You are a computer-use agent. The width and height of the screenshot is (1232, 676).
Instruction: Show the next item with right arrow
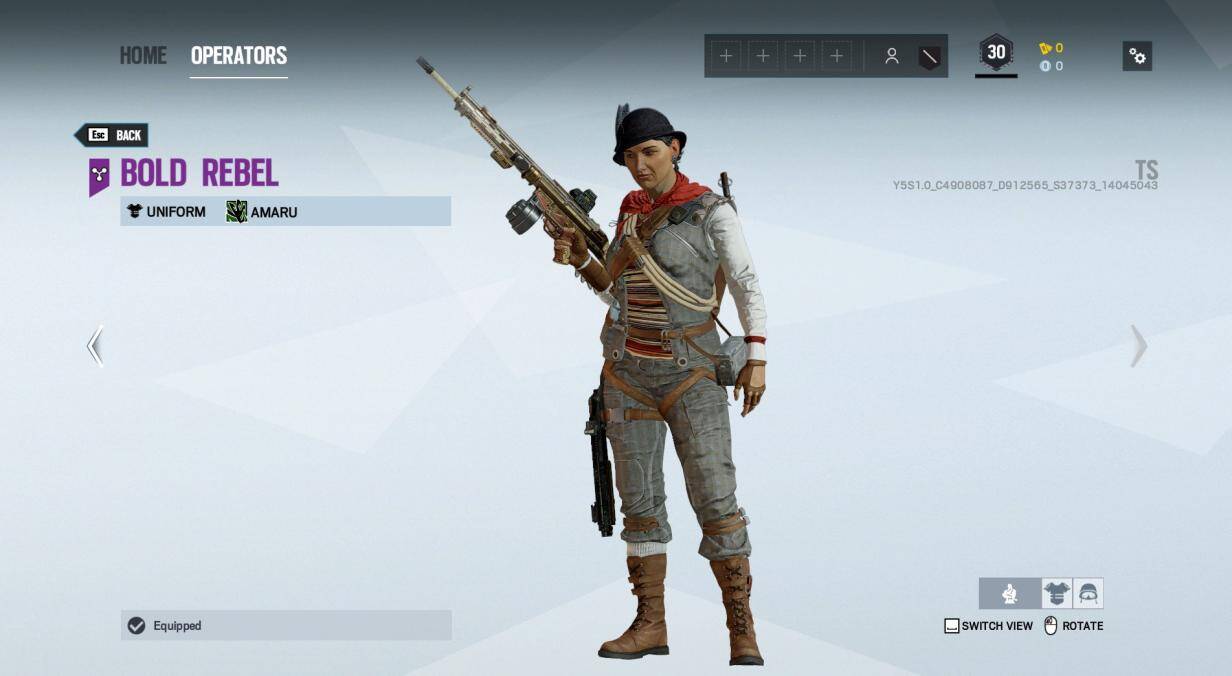click(1138, 346)
